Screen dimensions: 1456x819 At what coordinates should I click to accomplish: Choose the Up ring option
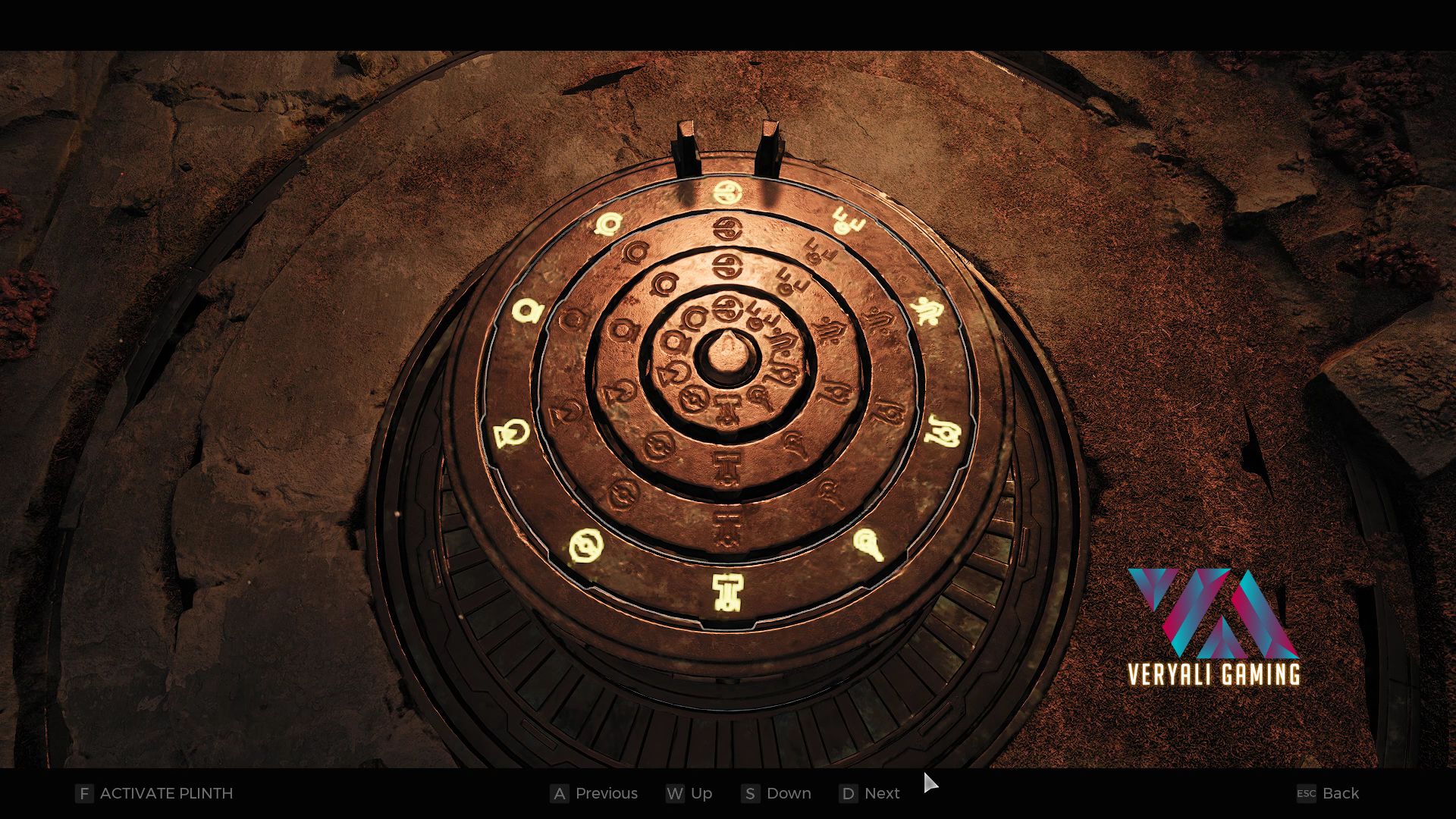[x=689, y=793]
